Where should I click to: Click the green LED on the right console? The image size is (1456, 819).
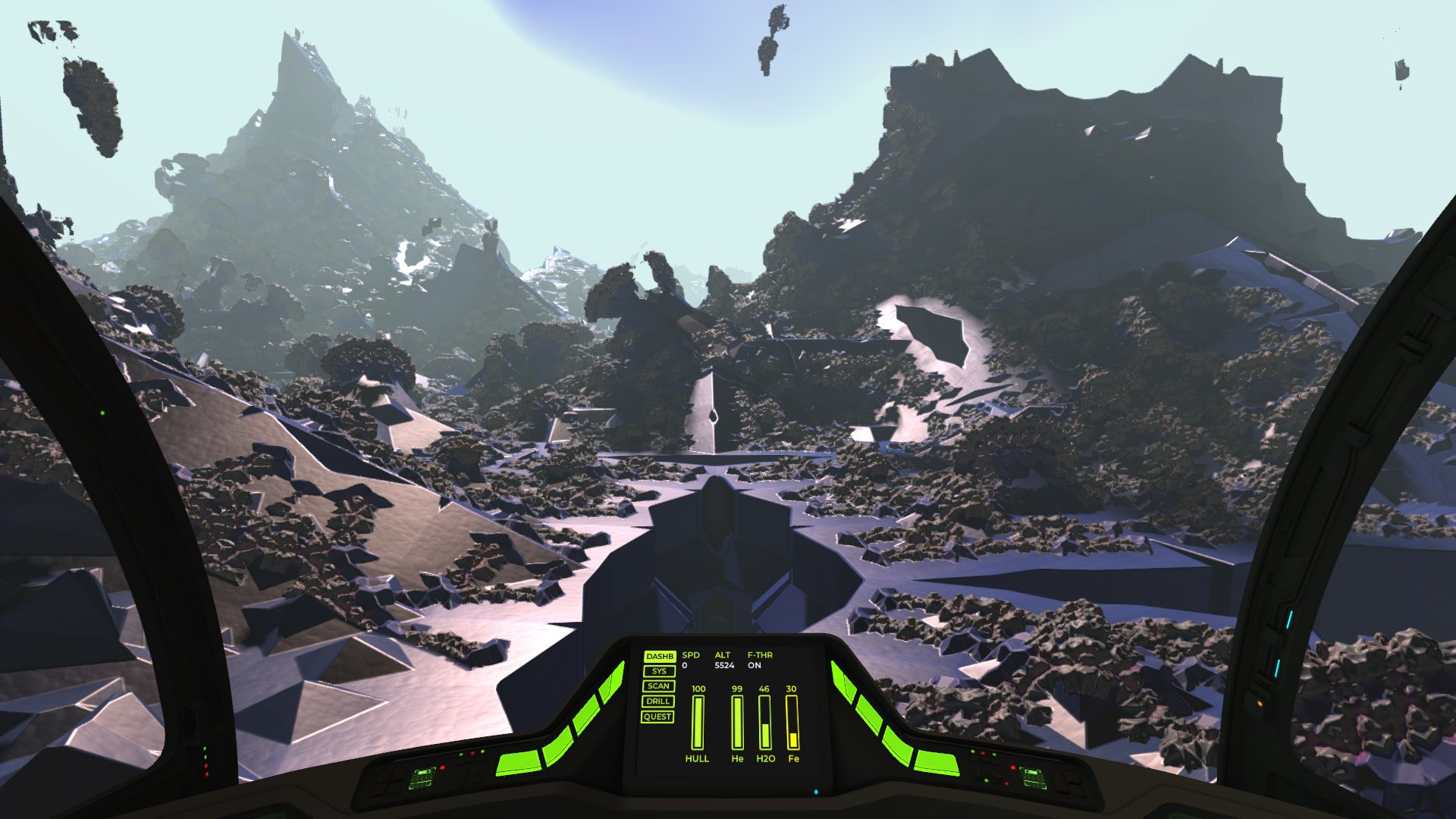point(987,781)
